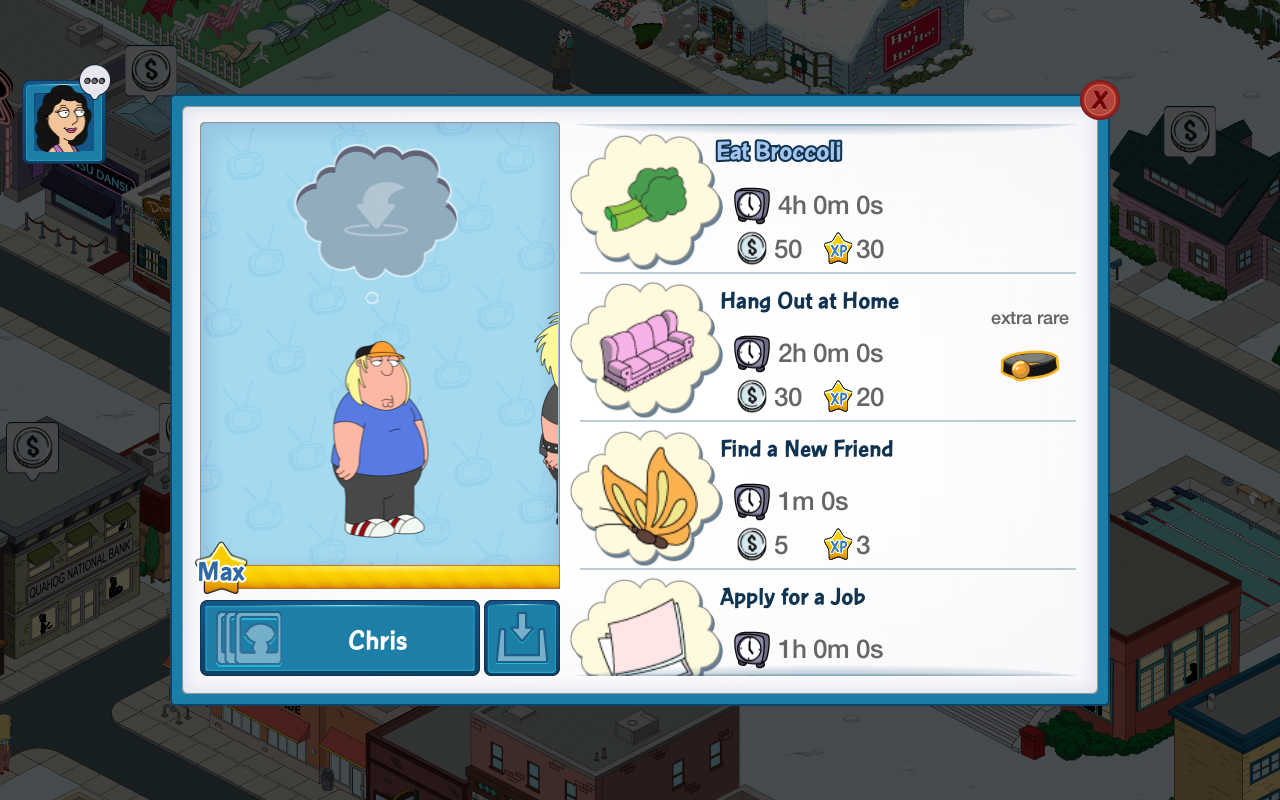Collect the coin above Quahog National Bank
The height and width of the screenshot is (800, 1280).
pyautogui.click(x=32, y=446)
